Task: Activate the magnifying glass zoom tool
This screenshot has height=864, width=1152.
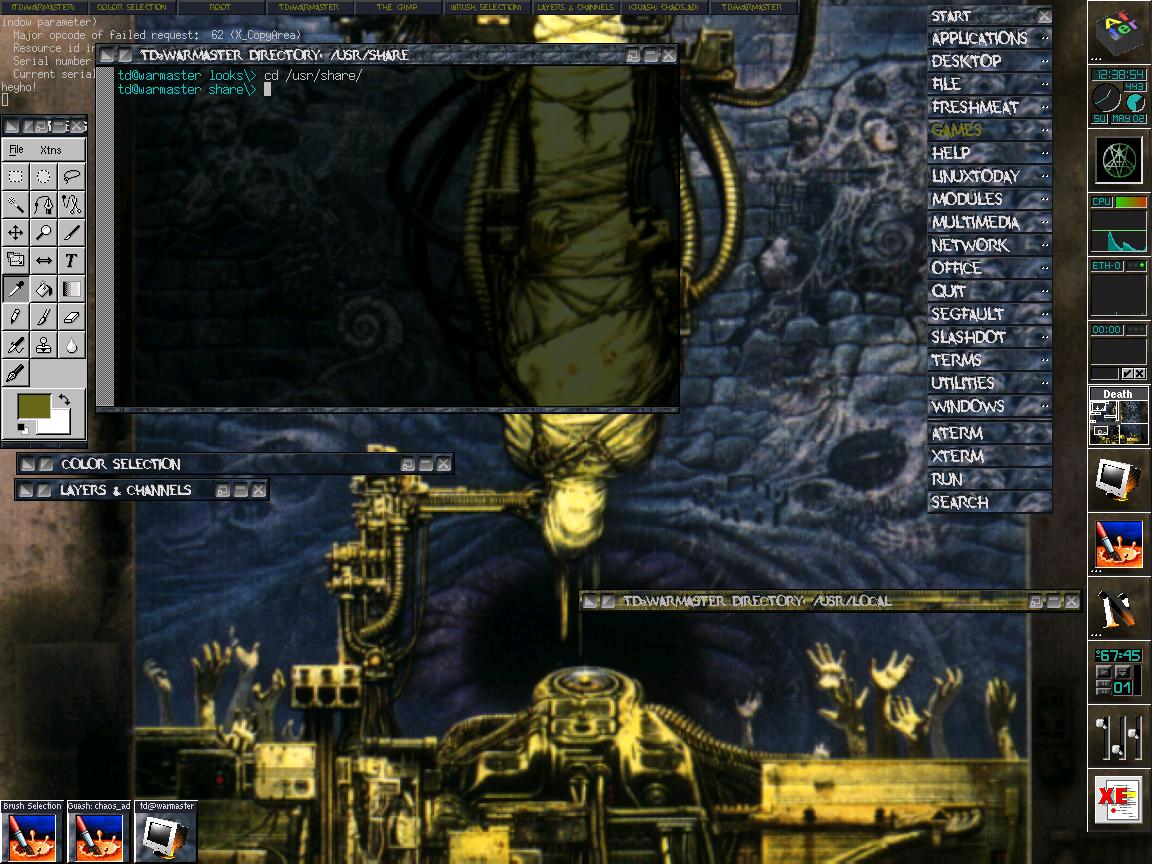Action: (44, 233)
